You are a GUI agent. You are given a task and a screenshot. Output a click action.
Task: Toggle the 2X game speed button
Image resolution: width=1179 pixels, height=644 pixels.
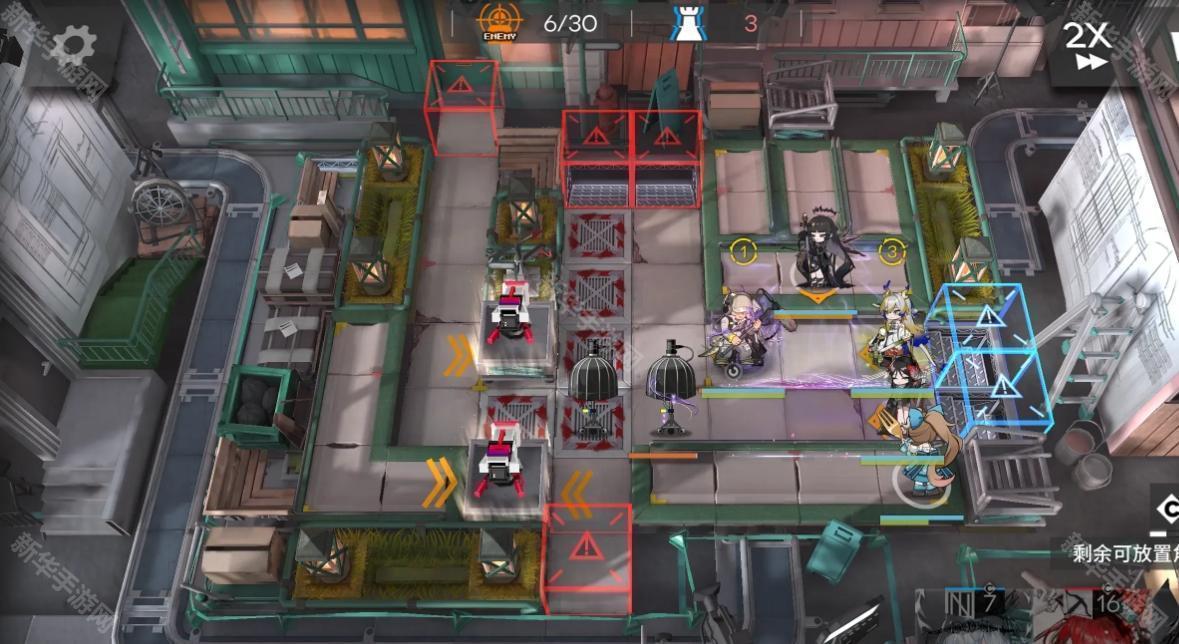[1087, 45]
